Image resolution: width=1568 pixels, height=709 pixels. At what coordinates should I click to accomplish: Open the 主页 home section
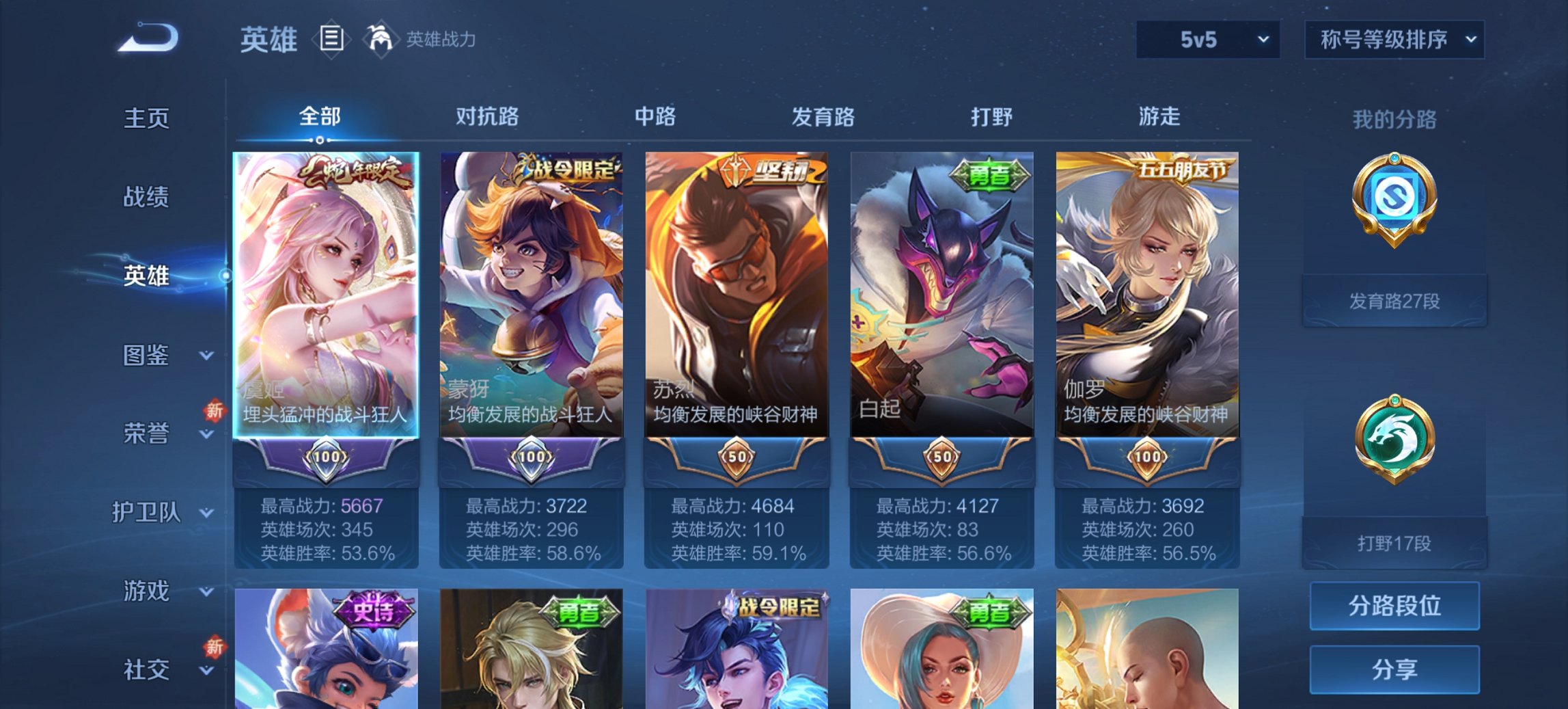[x=147, y=118]
